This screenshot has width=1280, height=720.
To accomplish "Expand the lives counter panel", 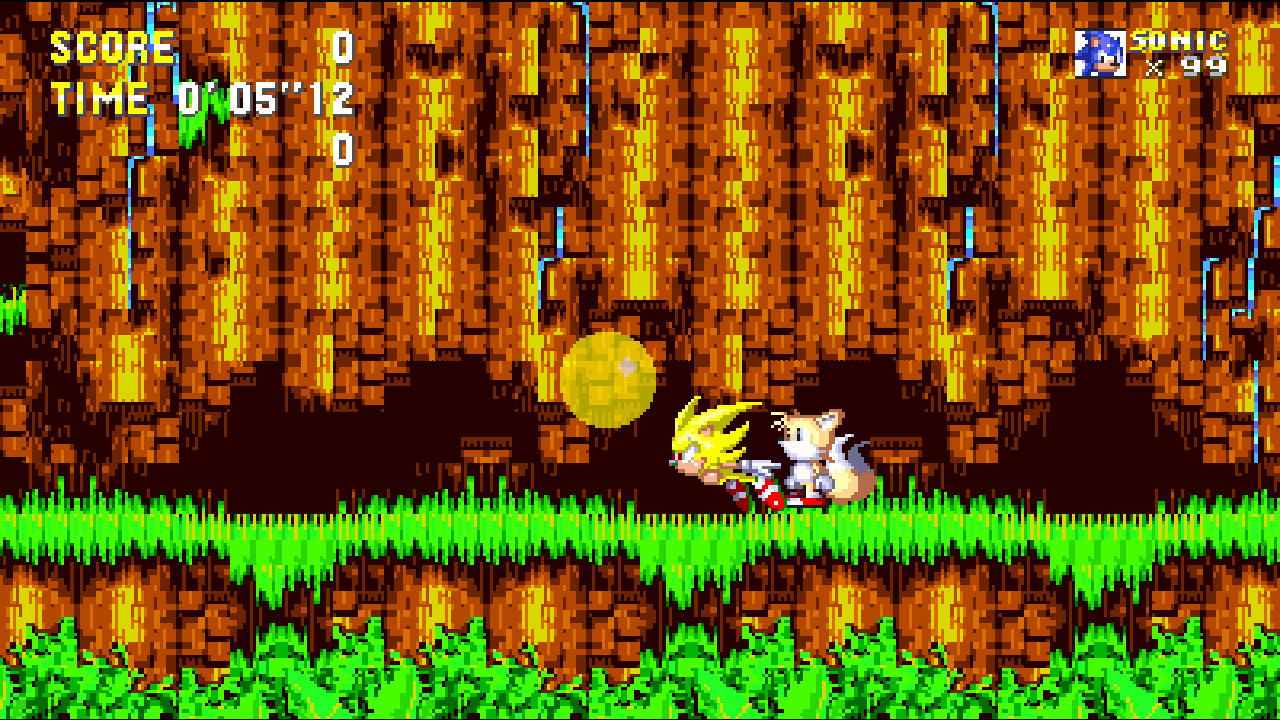I will coord(1150,52).
